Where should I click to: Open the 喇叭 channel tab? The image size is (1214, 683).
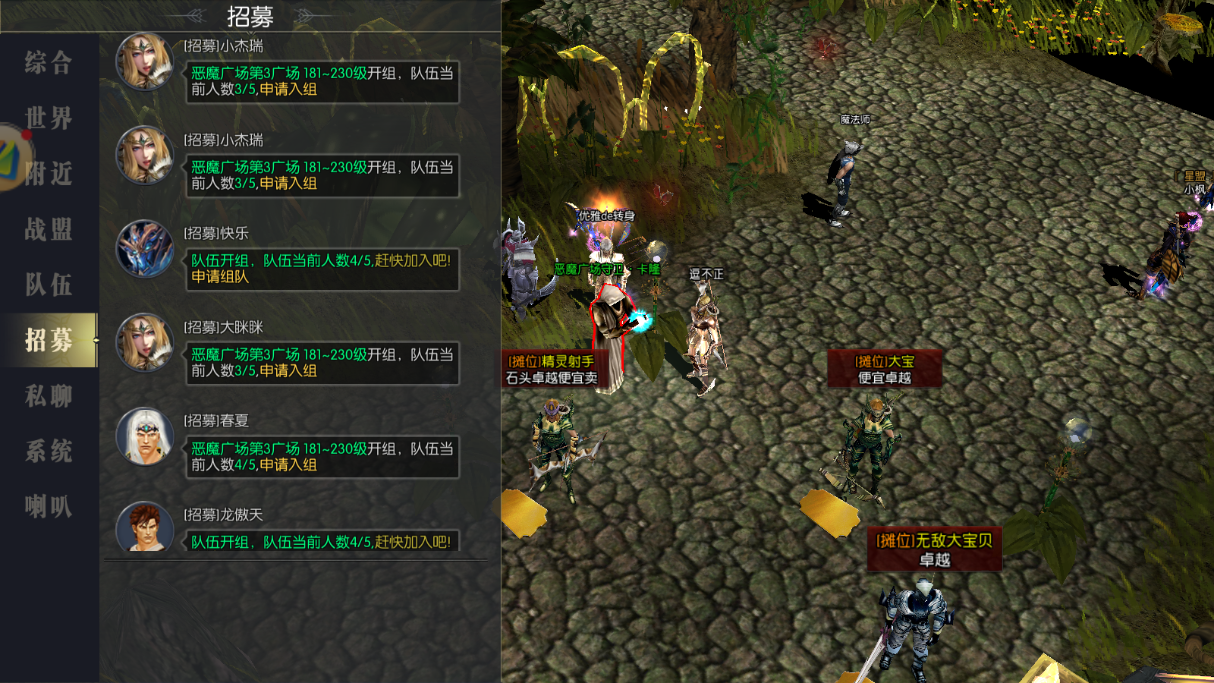coord(49,506)
